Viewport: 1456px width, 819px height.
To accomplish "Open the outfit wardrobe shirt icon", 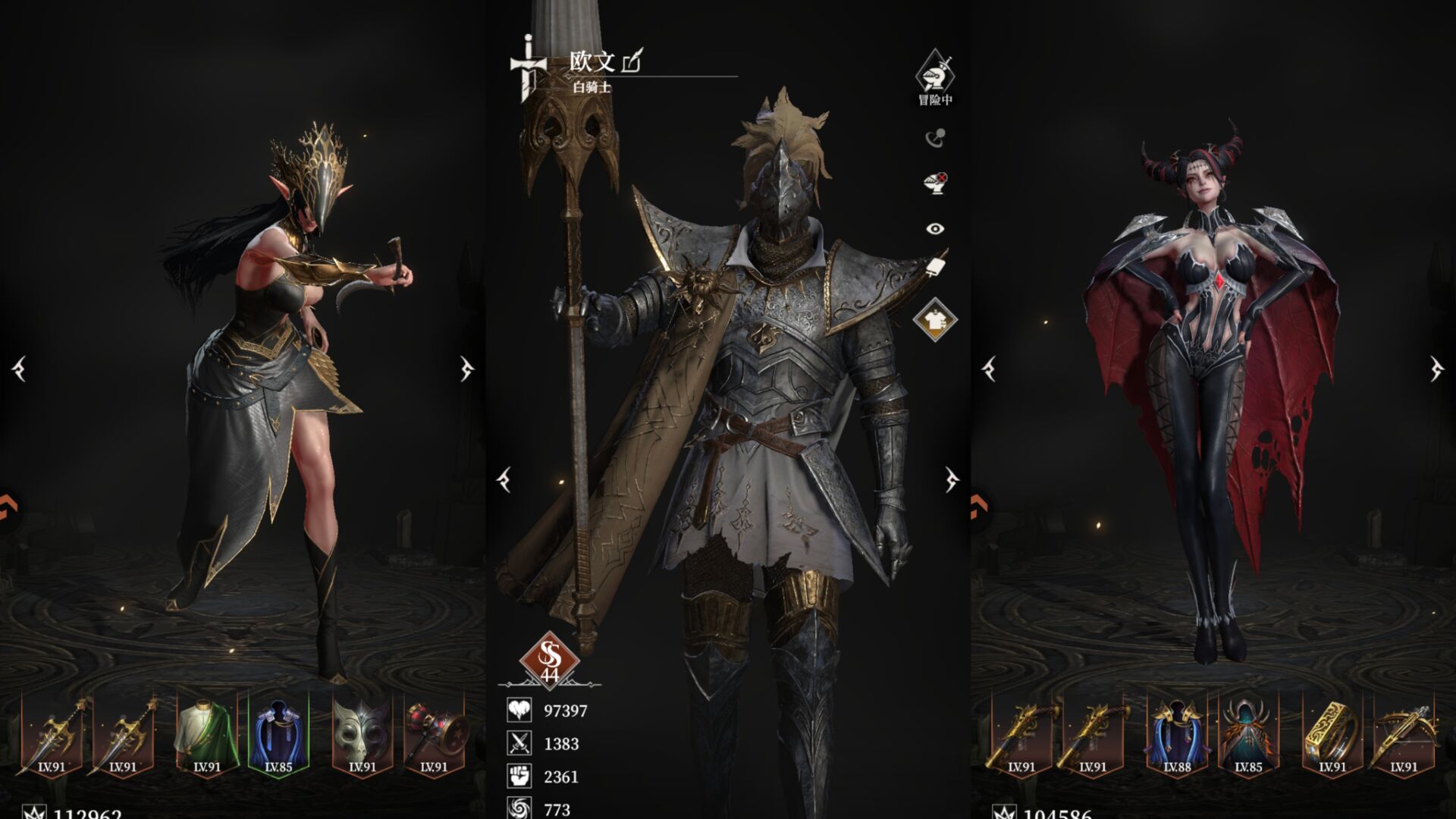I will 935,319.
